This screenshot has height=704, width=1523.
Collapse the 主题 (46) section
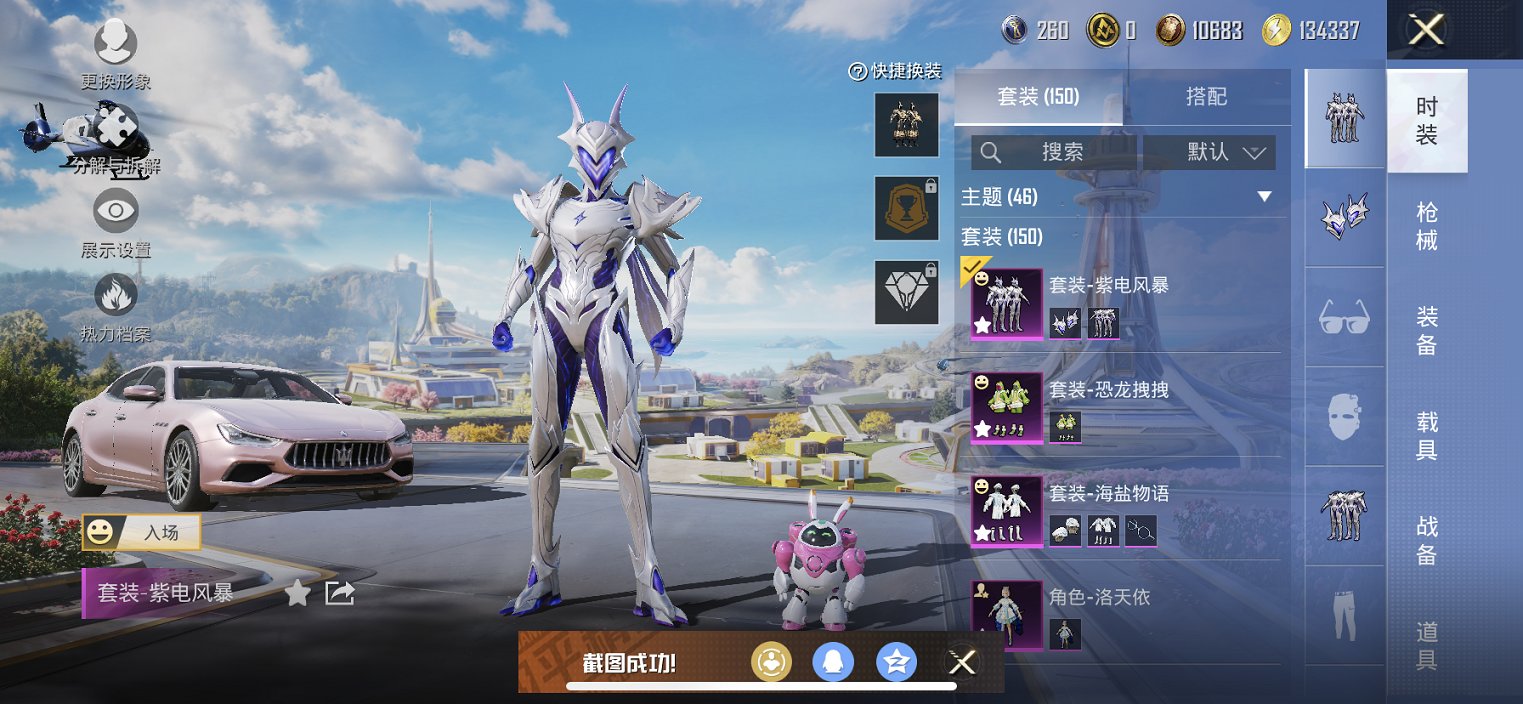pyautogui.click(x=1264, y=197)
